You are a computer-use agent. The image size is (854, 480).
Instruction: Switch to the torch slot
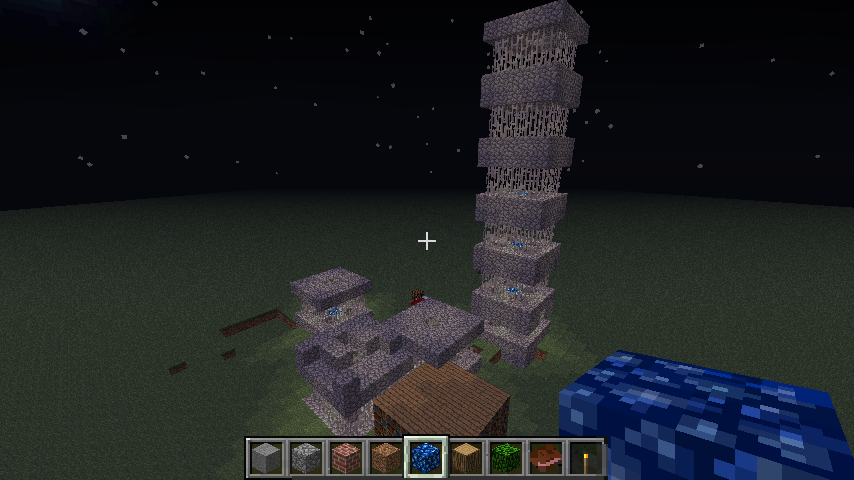pyautogui.click(x=585, y=458)
